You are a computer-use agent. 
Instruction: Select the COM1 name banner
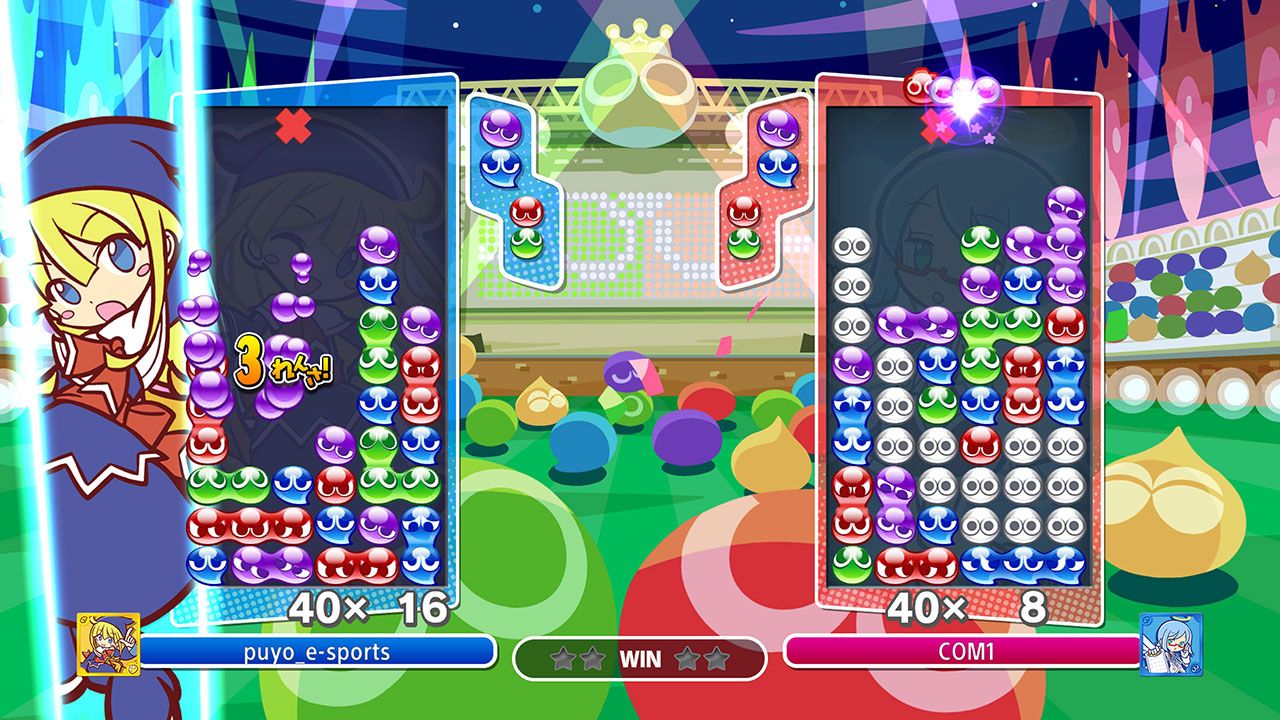[x=962, y=652]
